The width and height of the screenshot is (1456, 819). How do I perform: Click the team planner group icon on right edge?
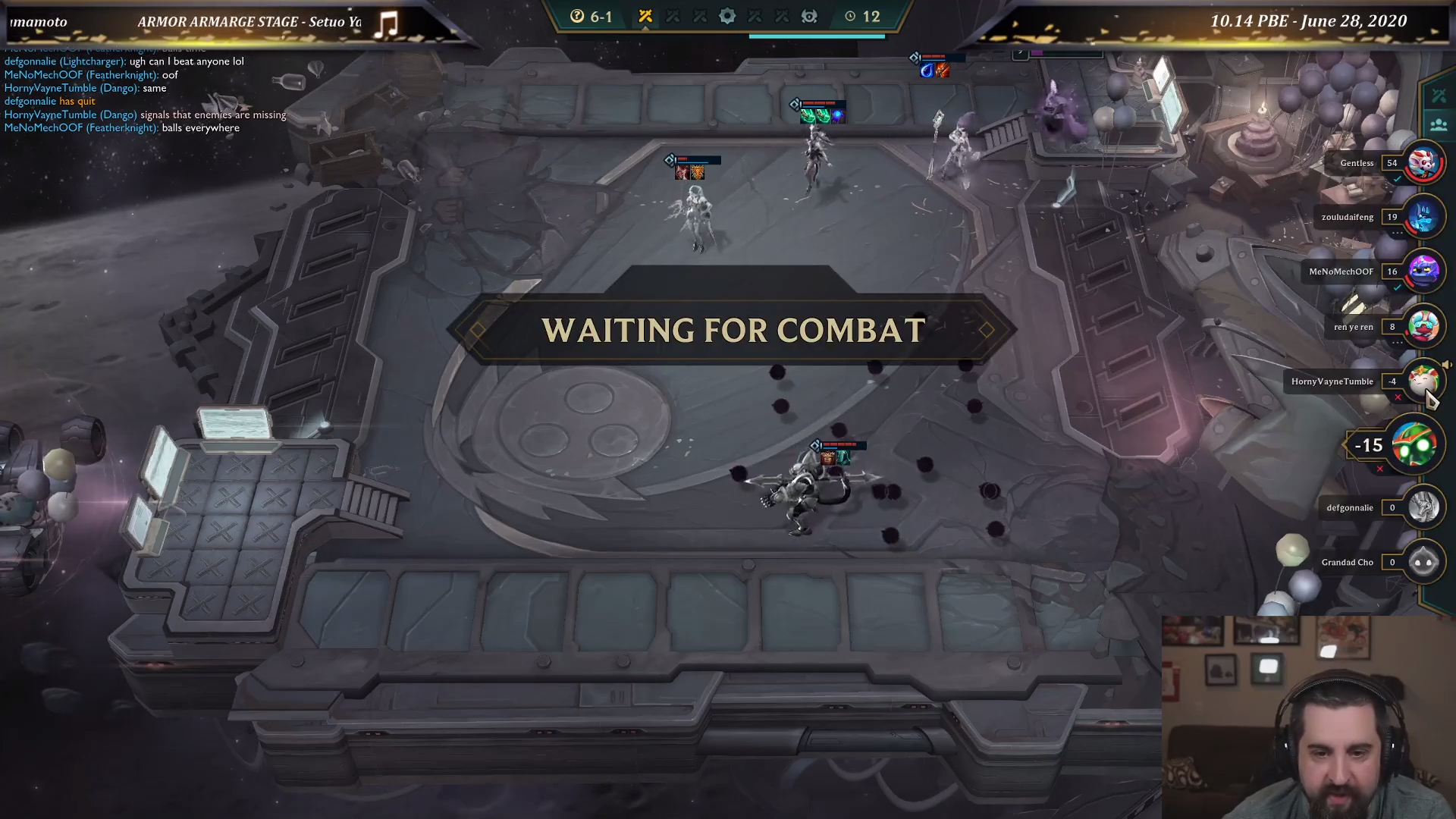point(1439,123)
